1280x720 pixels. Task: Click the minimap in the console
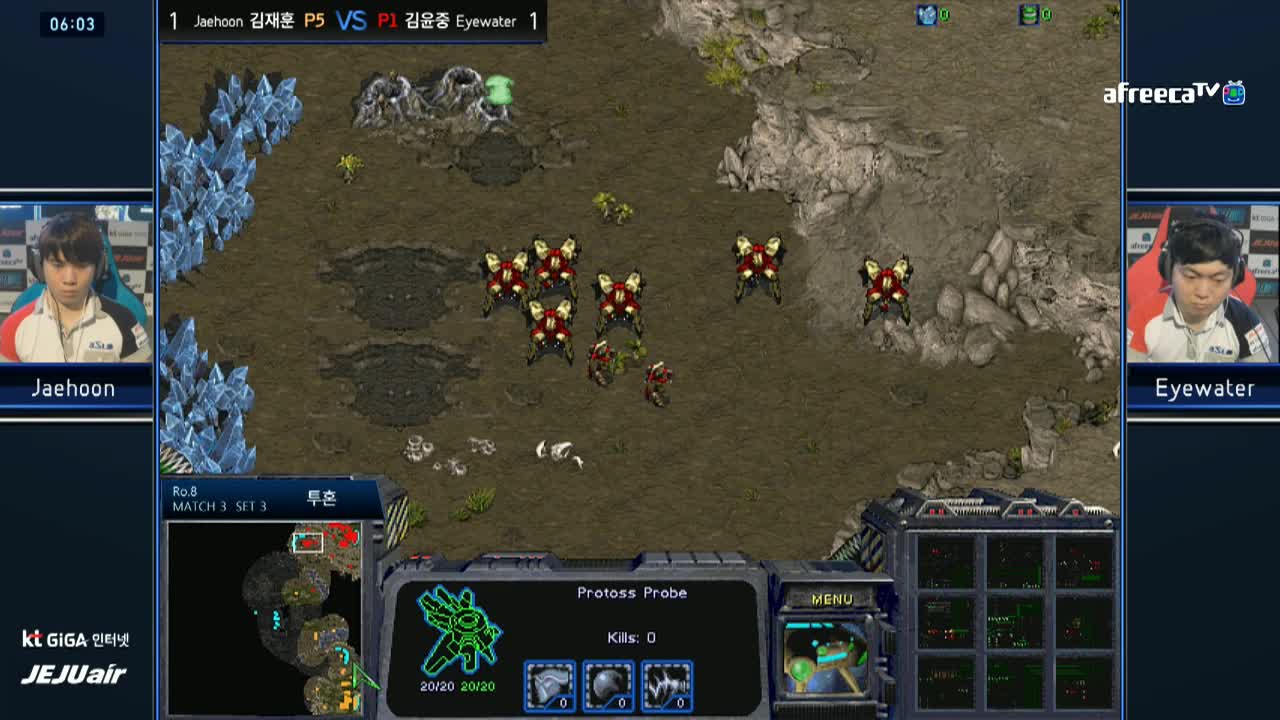(264, 617)
